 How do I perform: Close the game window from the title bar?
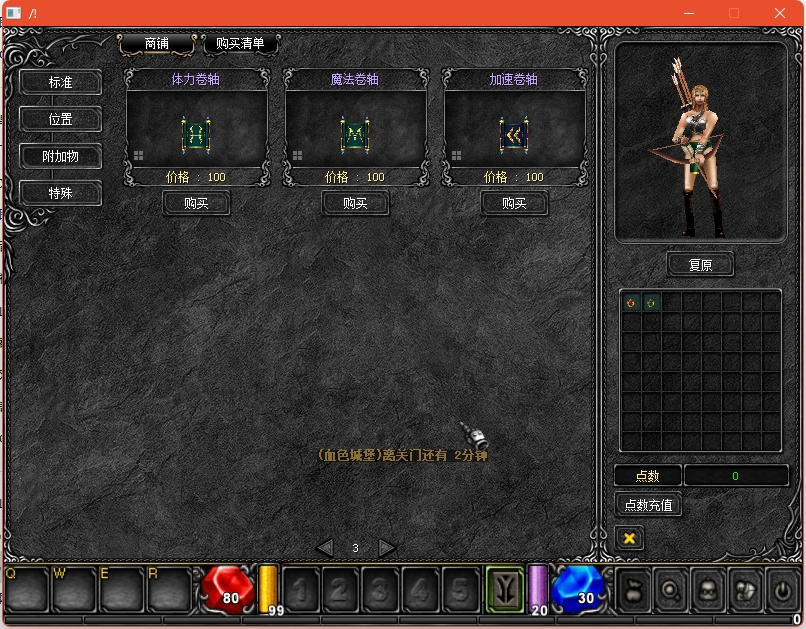point(780,13)
